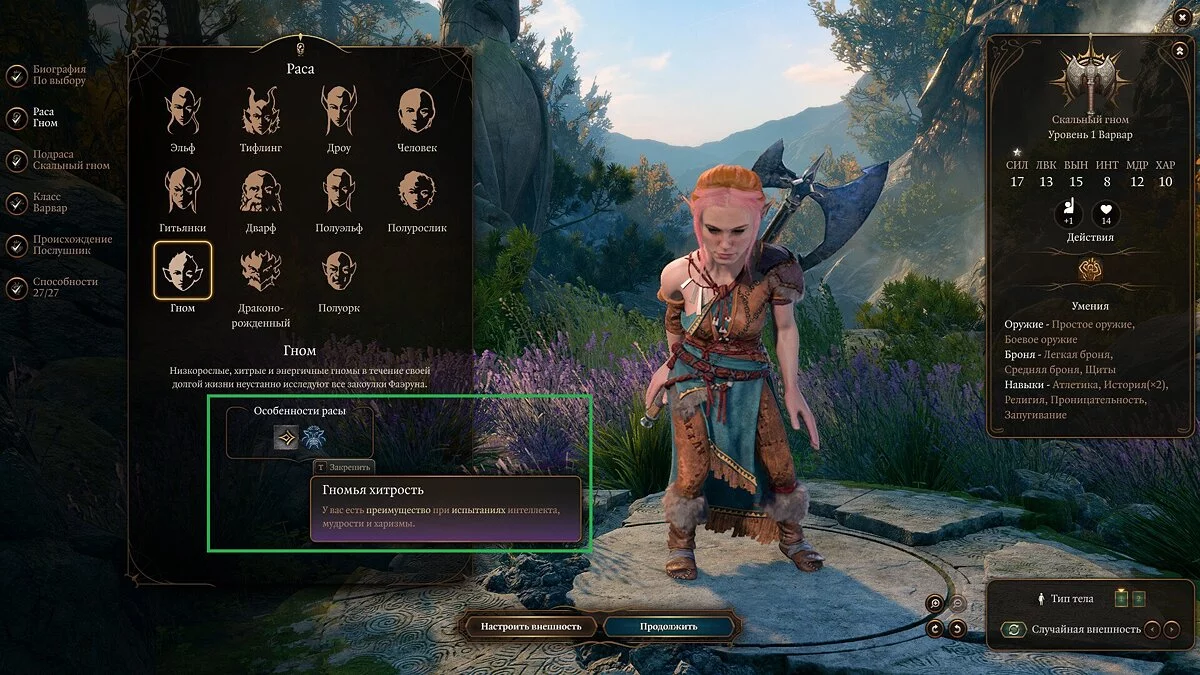Pick the Полуэльф race
Viewport: 1200px width, 675px height.
tap(338, 191)
